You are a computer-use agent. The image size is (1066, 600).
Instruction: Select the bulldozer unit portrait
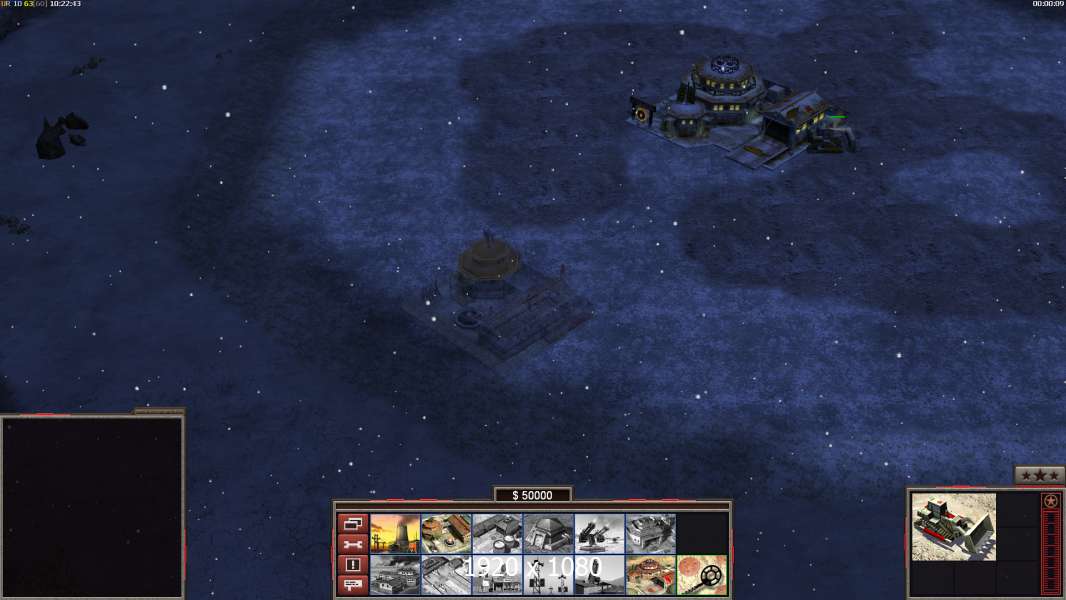click(x=953, y=526)
